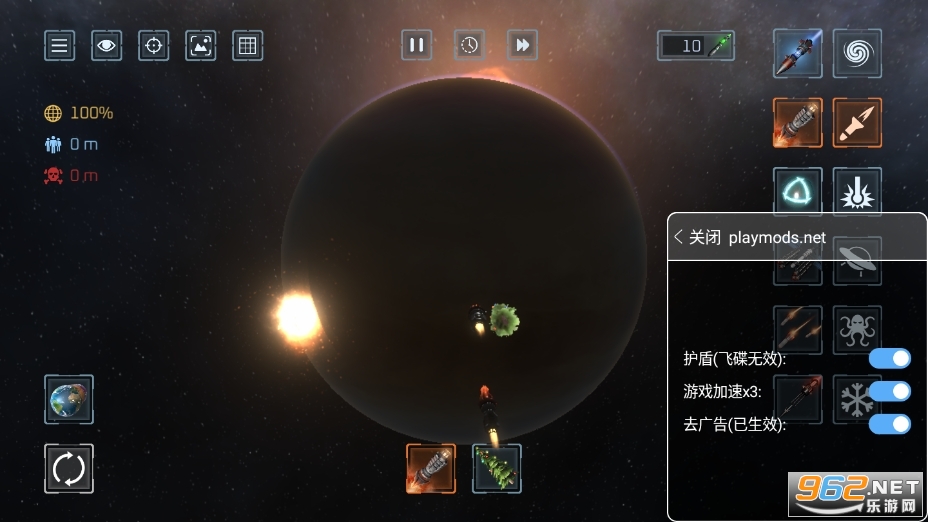Click the circular arrows reset button
The width and height of the screenshot is (928, 522).
69,468
